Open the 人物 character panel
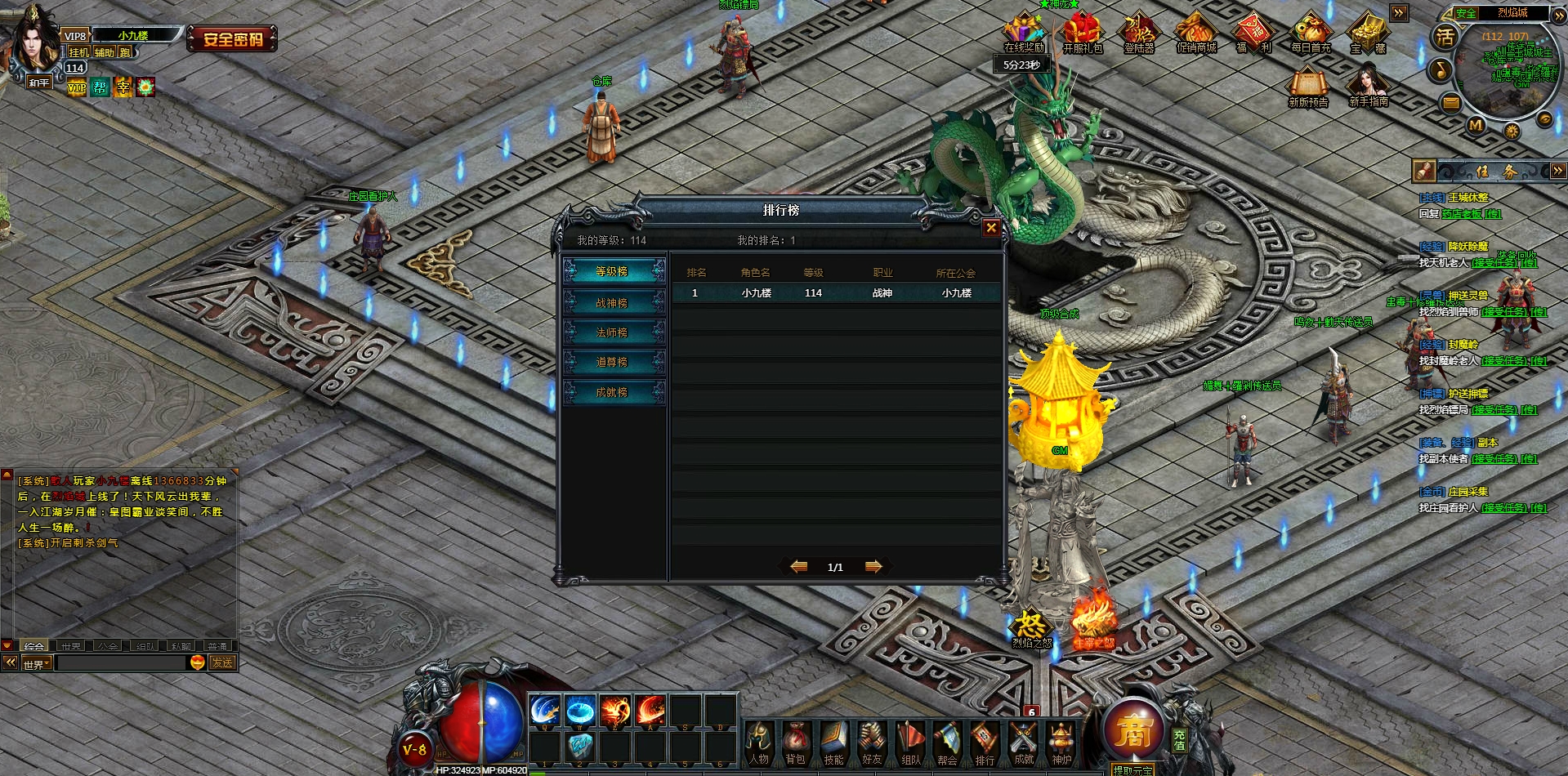The height and width of the screenshot is (776, 1568). pos(759,742)
